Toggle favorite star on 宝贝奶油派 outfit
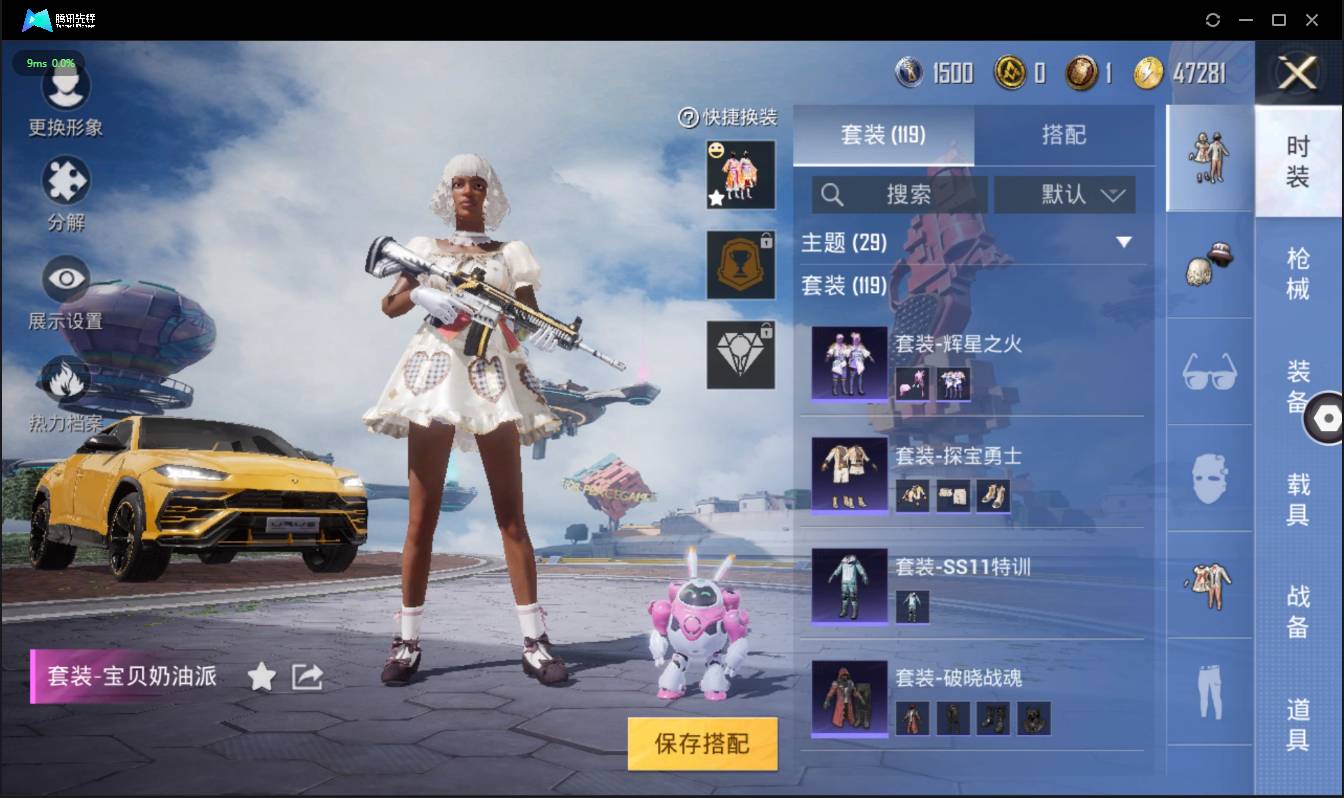 pos(260,676)
